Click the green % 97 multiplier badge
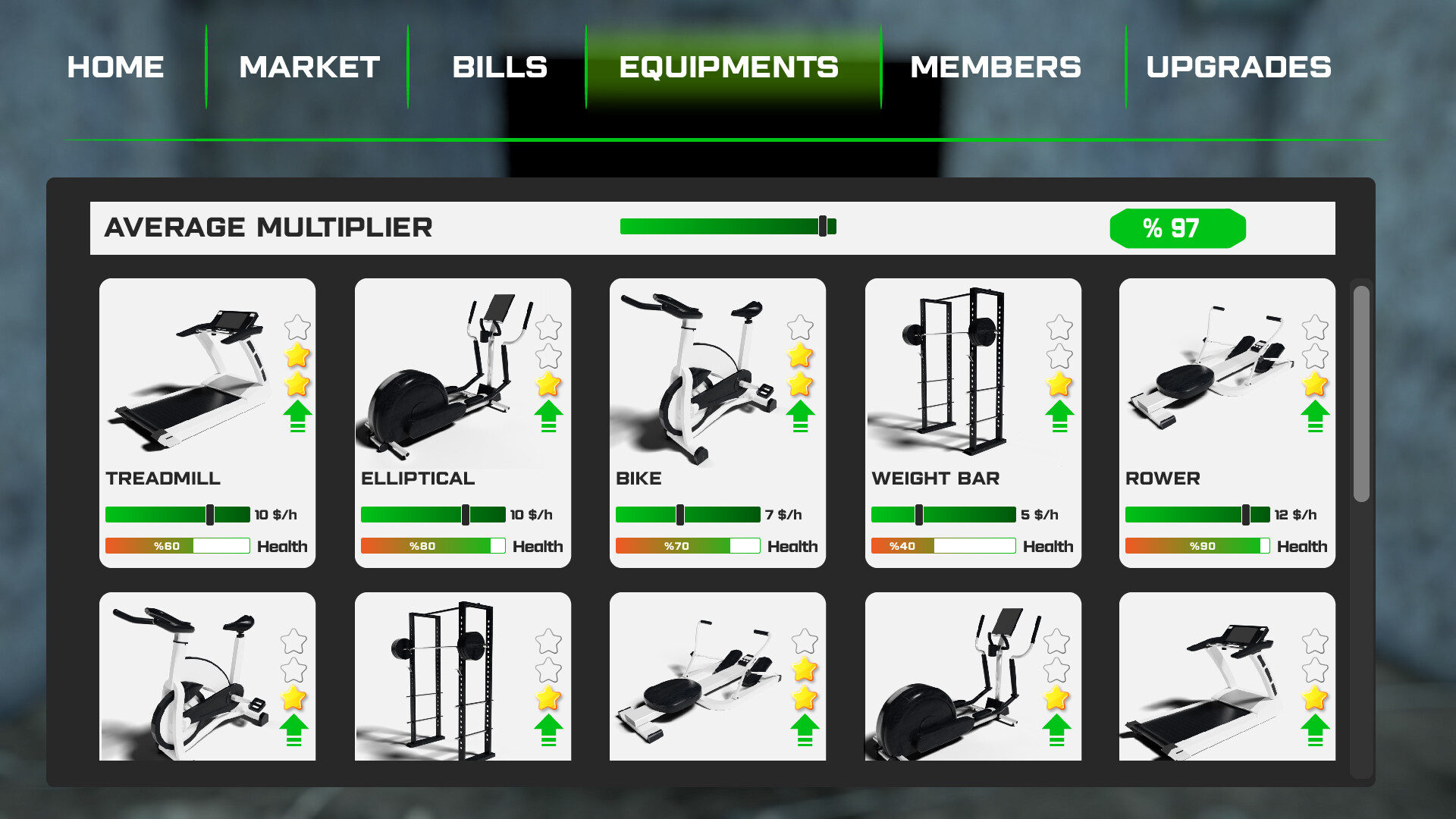Image resolution: width=1456 pixels, height=819 pixels. click(1177, 227)
